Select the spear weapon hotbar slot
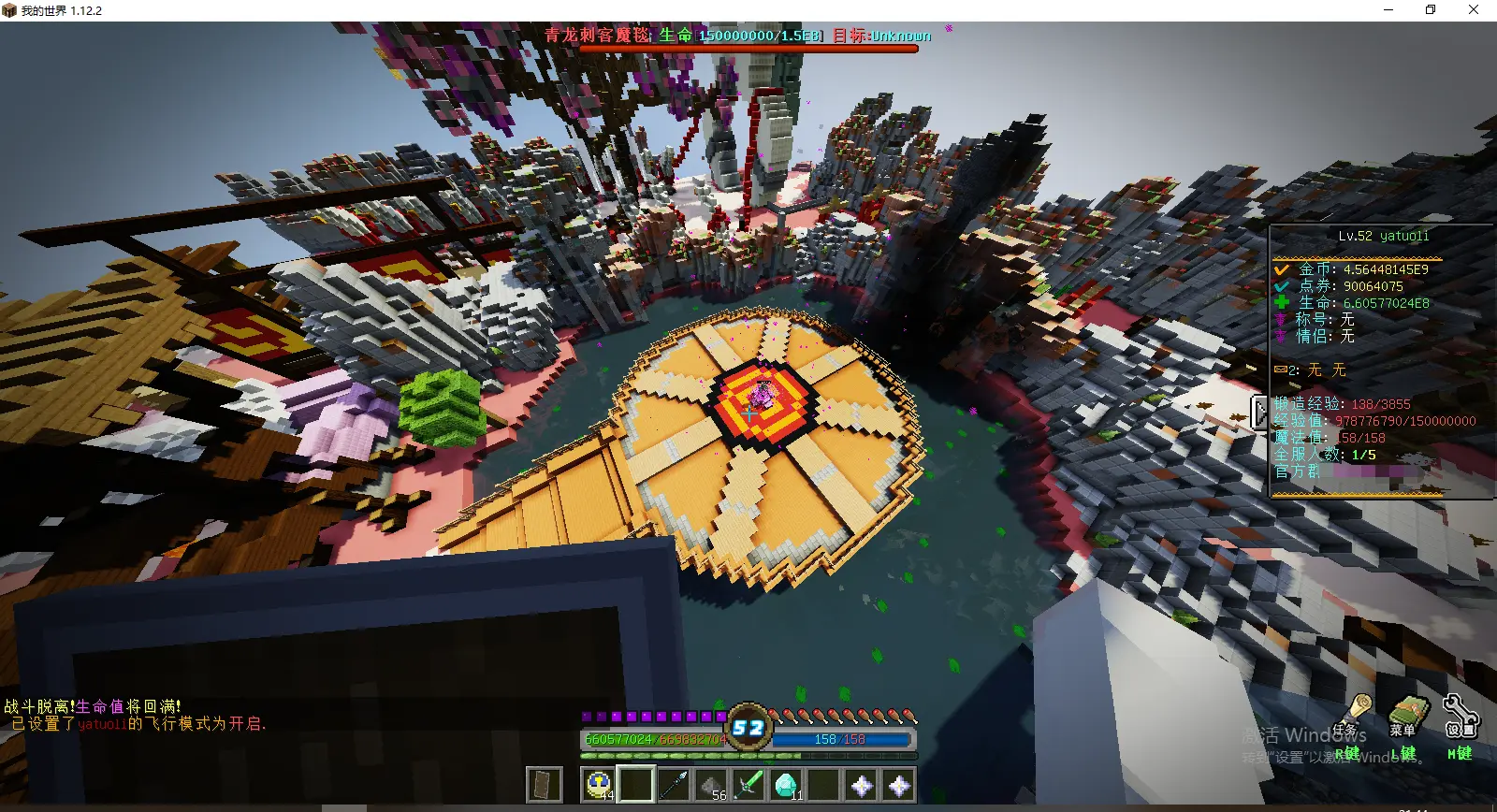Screen dimensions: 1497x812 (x=674, y=785)
